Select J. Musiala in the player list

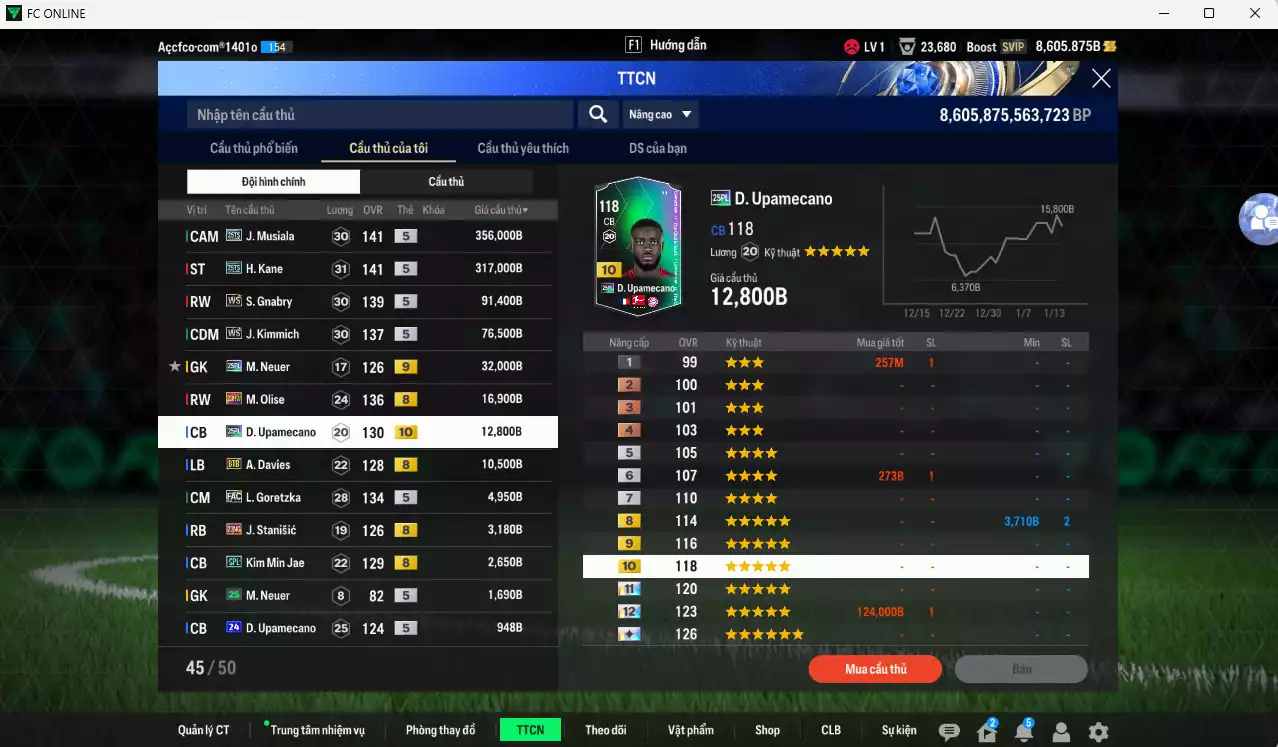point(357,236)
